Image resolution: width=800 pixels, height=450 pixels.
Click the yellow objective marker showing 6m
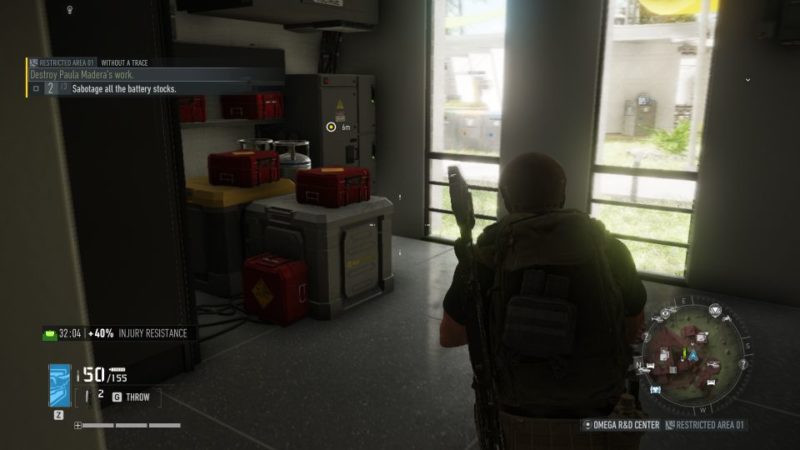331,127
